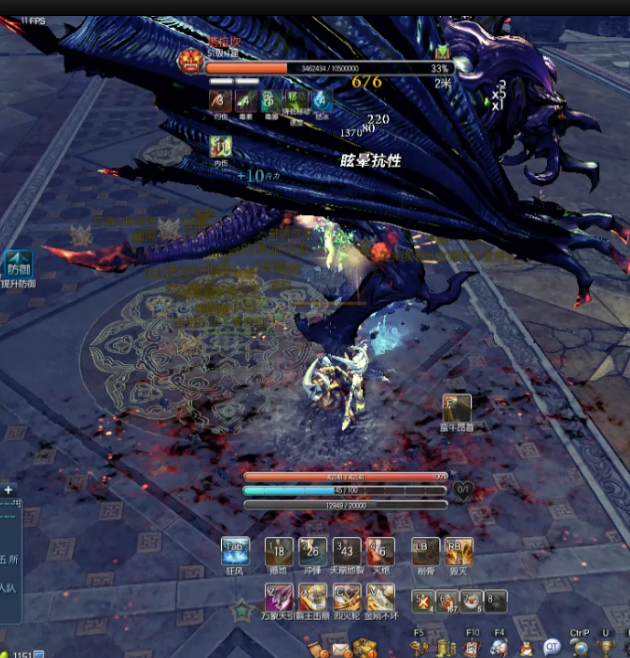Use the 灭绝 skill in slot 4

tap(380, 551)
